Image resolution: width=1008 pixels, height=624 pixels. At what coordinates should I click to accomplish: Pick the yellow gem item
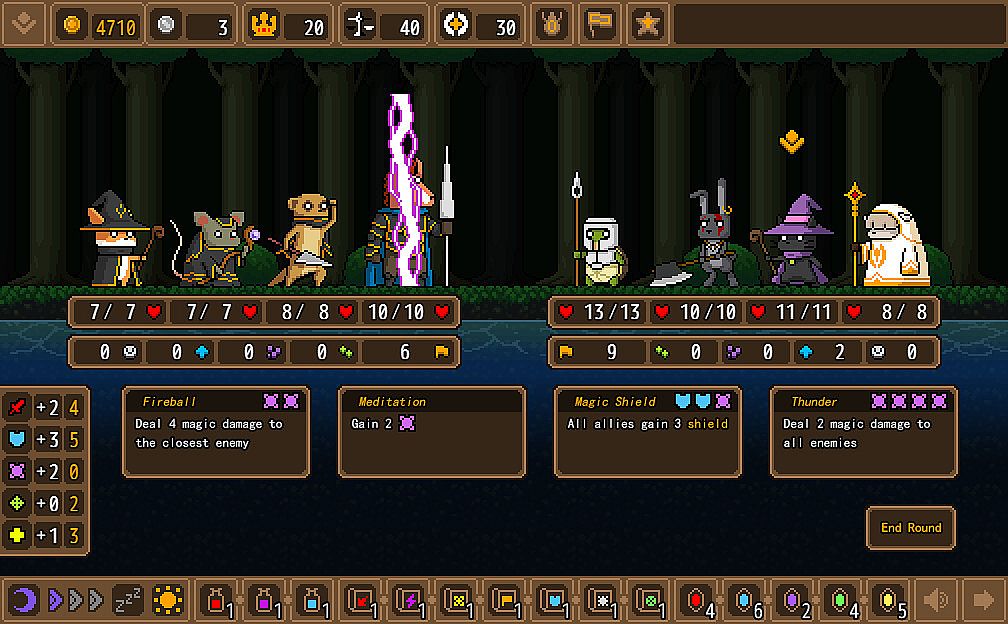(888, 600)
